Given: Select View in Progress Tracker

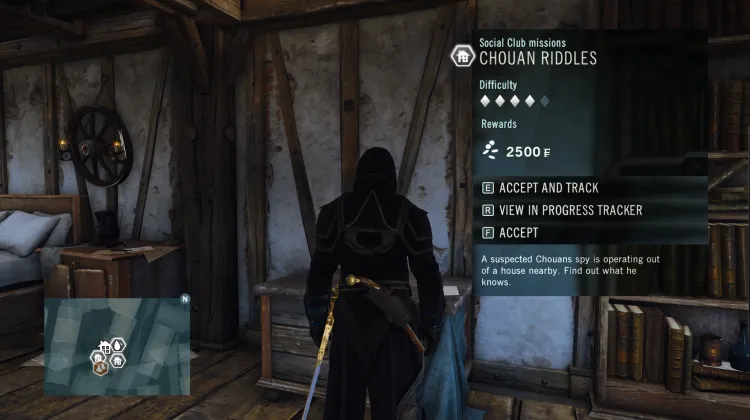Looking at the screenshot, I should pos(561,211).
